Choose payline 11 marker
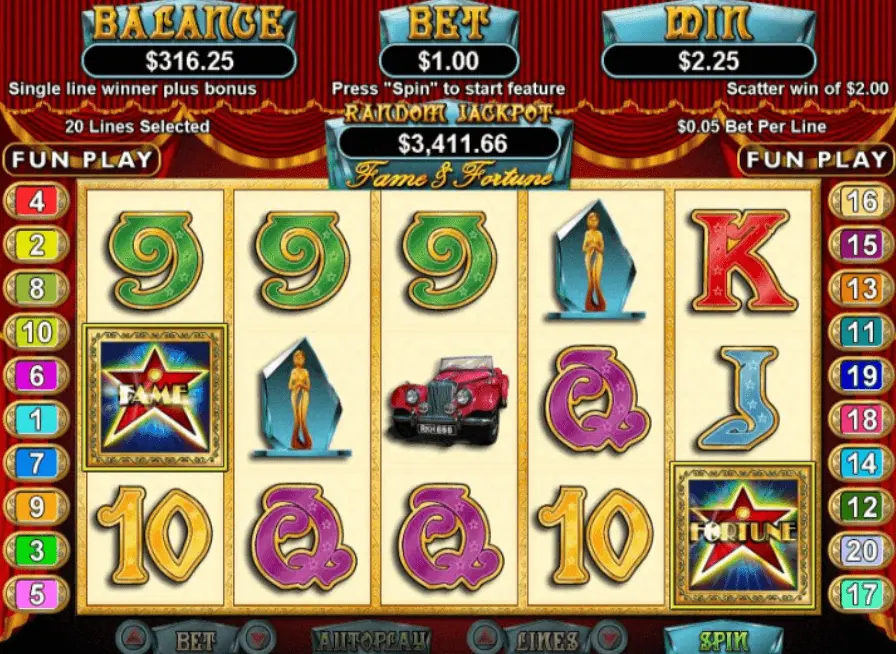896x654 pixels. click(861, 332)
